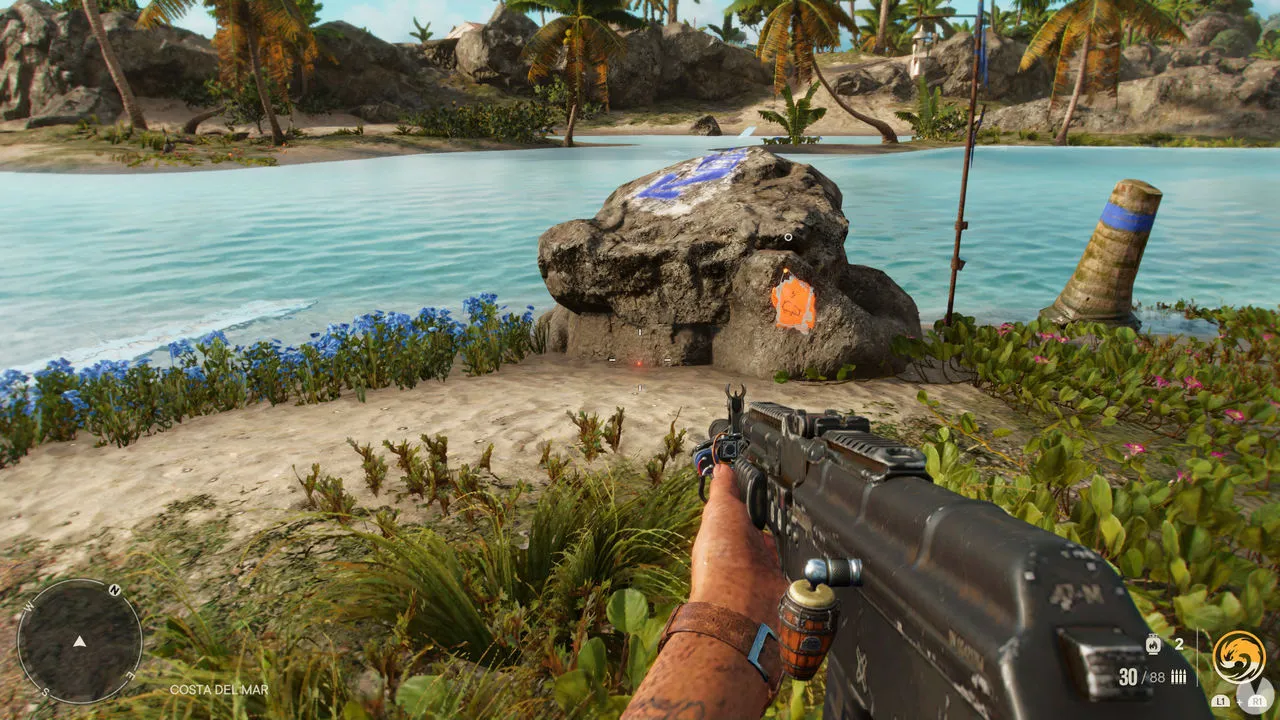Click the S marker on the compass
Screen dimensions: 1280x720
click(44, 692)
